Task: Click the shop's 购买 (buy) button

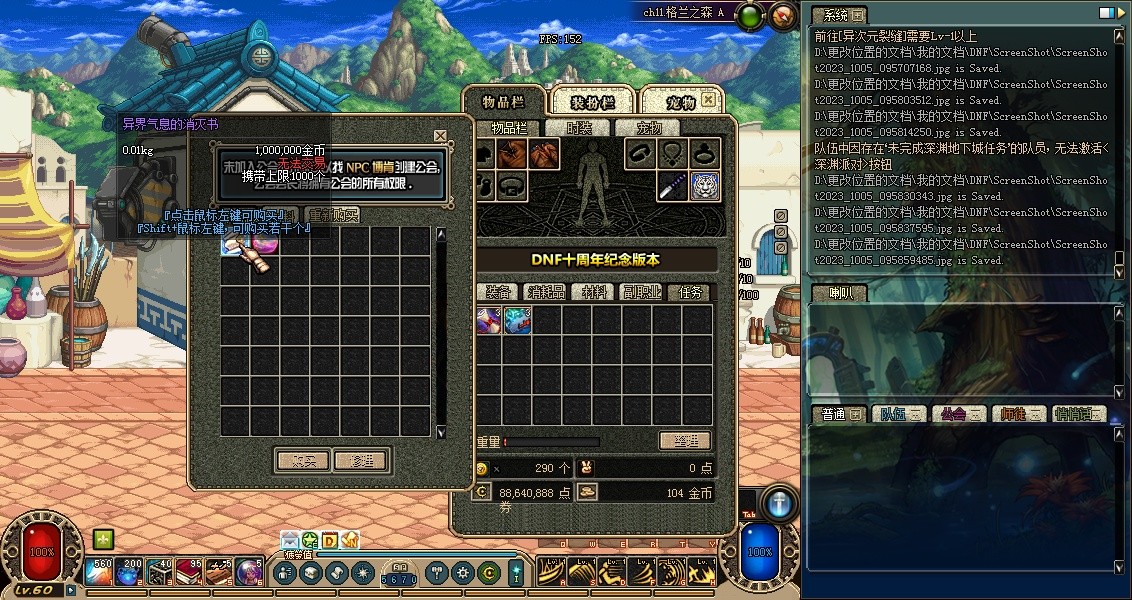Action: click(302, 461)
